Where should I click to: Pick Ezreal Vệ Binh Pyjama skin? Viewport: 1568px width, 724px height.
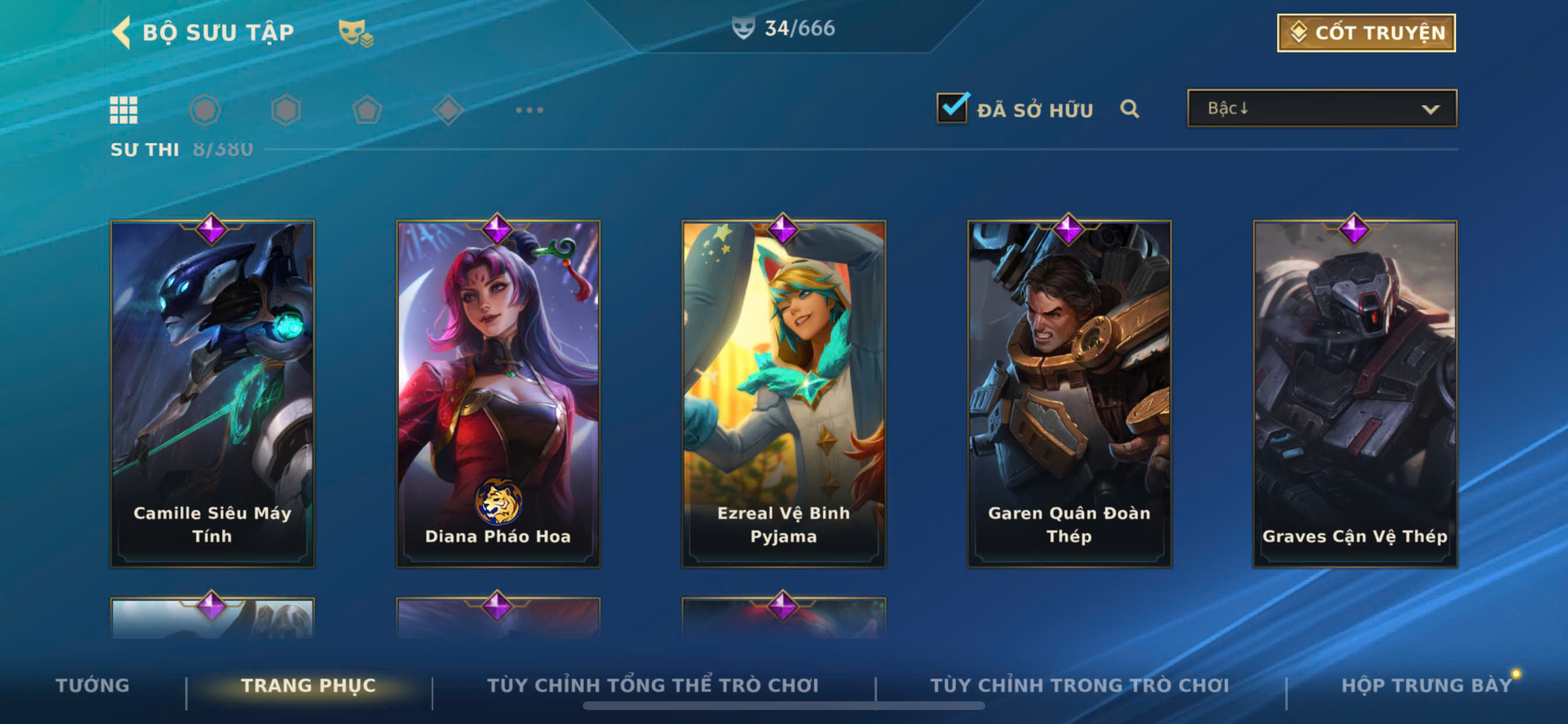tap(783, 393)
